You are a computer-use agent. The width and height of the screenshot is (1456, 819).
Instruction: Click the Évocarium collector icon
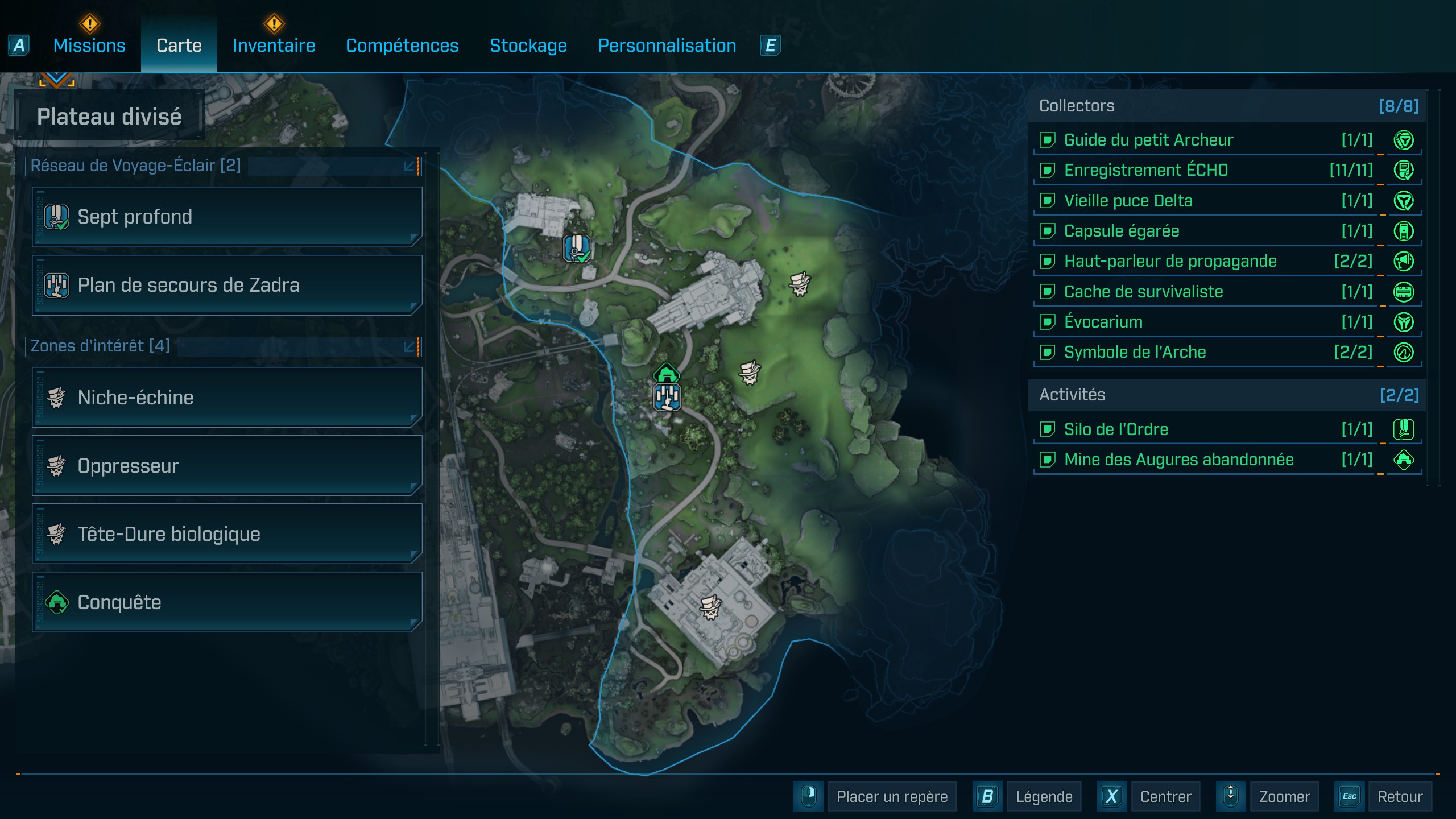click(x=1405, y=321)
